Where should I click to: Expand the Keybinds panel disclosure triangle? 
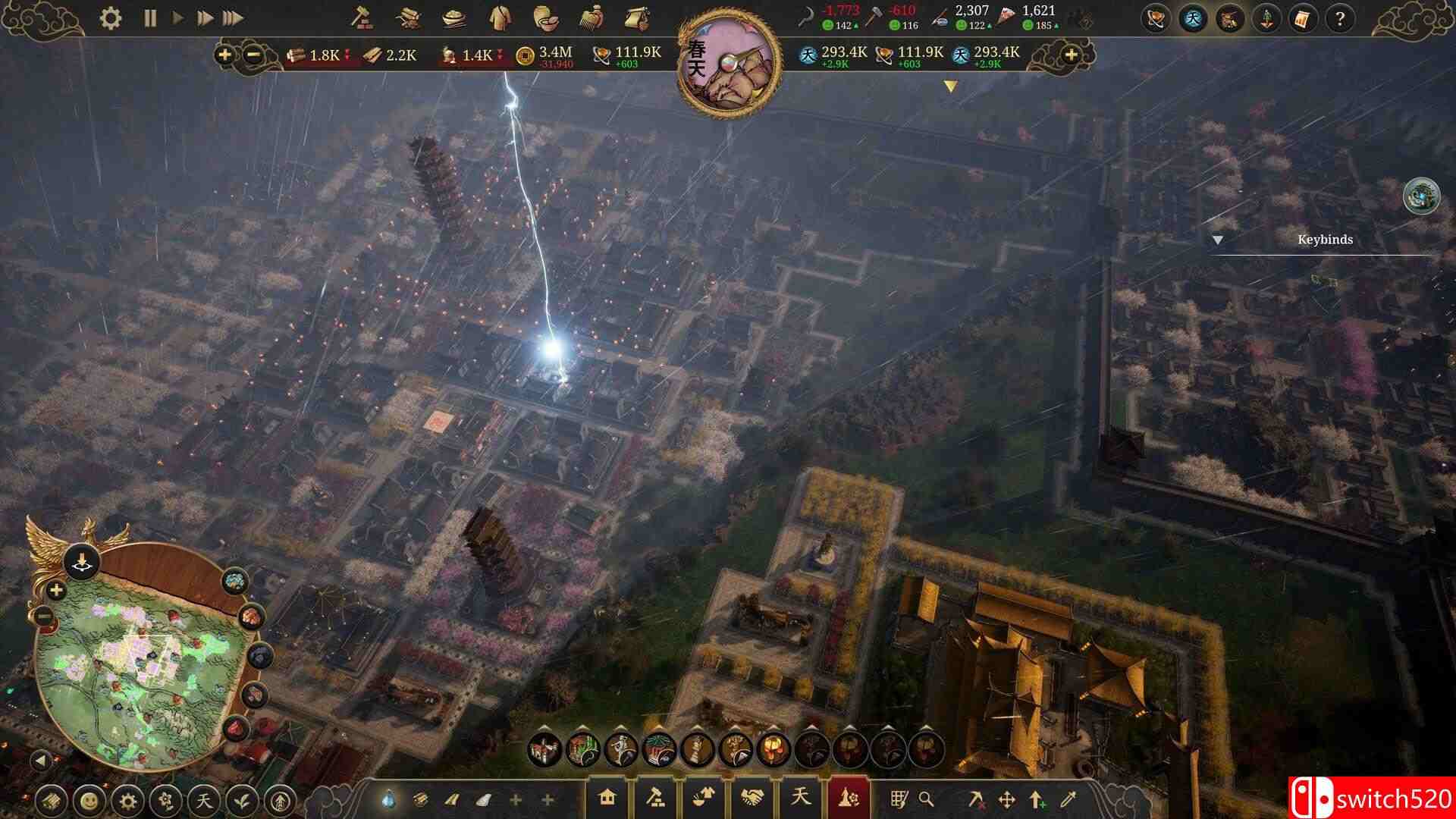click(x=1219, y=240)
